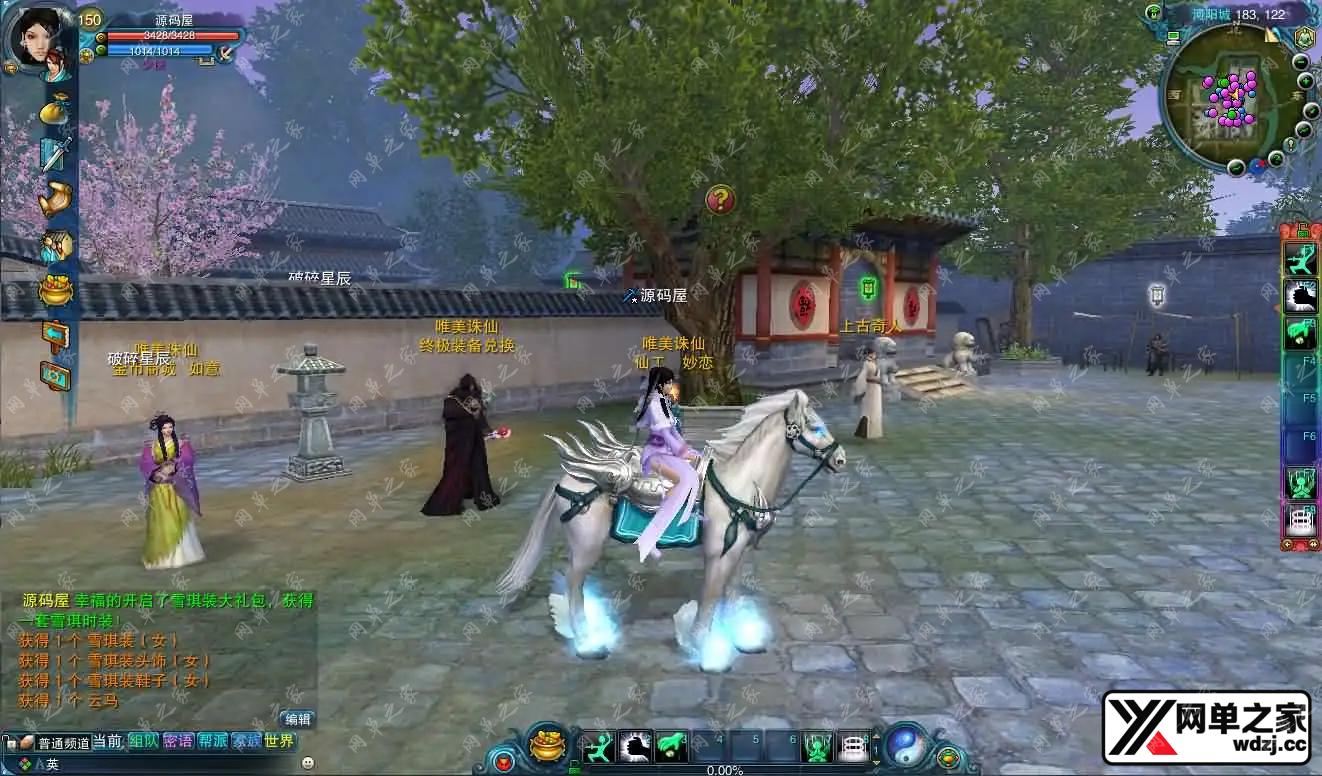Click the yin-yang orb button
The height and width of the screenshot is (776, 1322).
(x=906, y=744)
